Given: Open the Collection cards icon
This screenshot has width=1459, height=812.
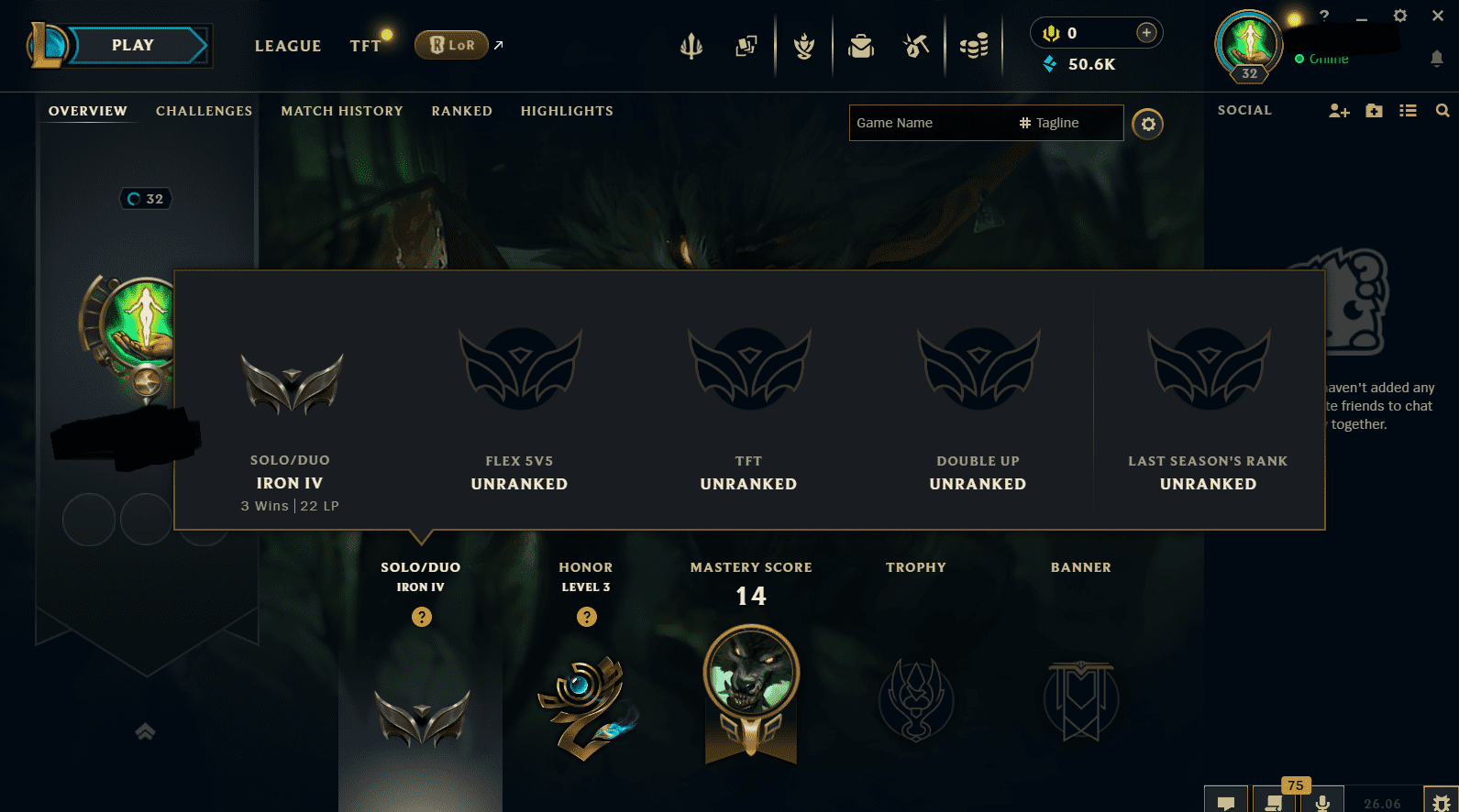Looking at the screenshot, I should (746, 46).
